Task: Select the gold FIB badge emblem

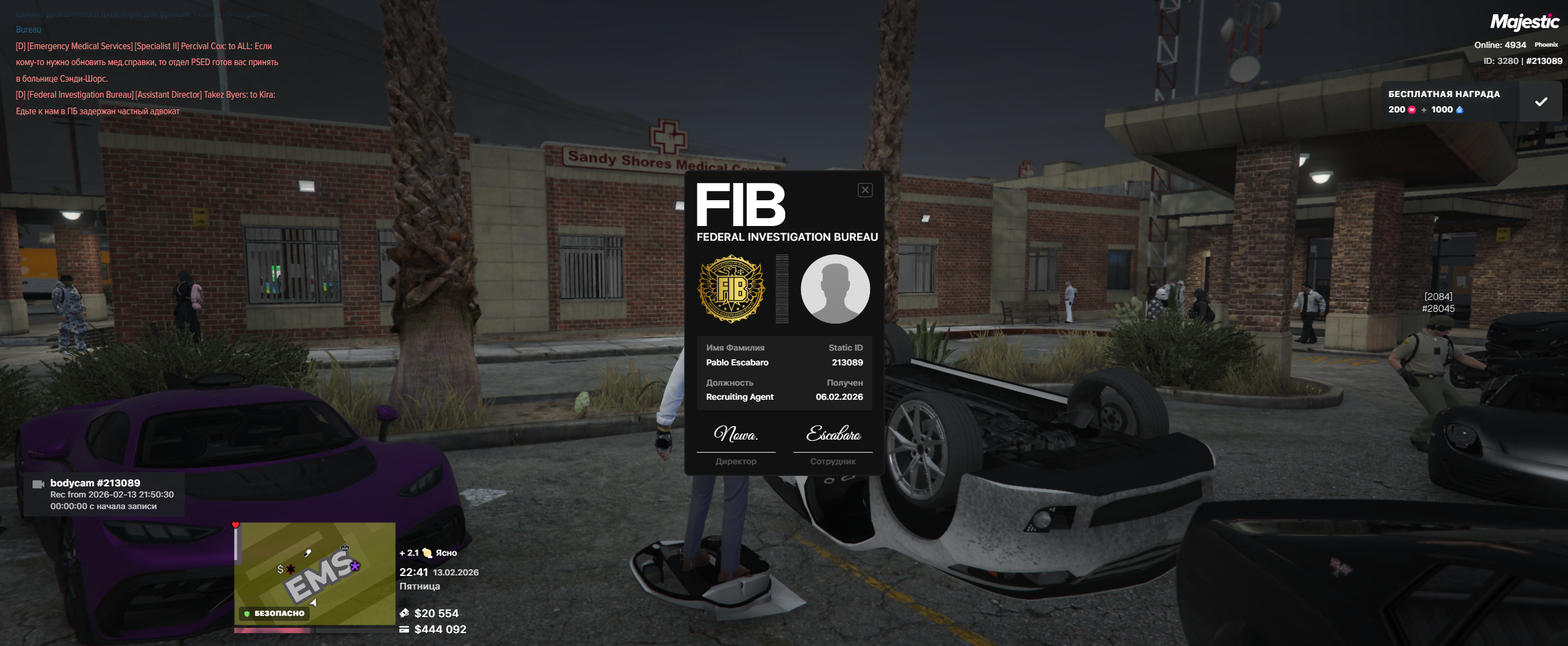Action: point(731,289)
